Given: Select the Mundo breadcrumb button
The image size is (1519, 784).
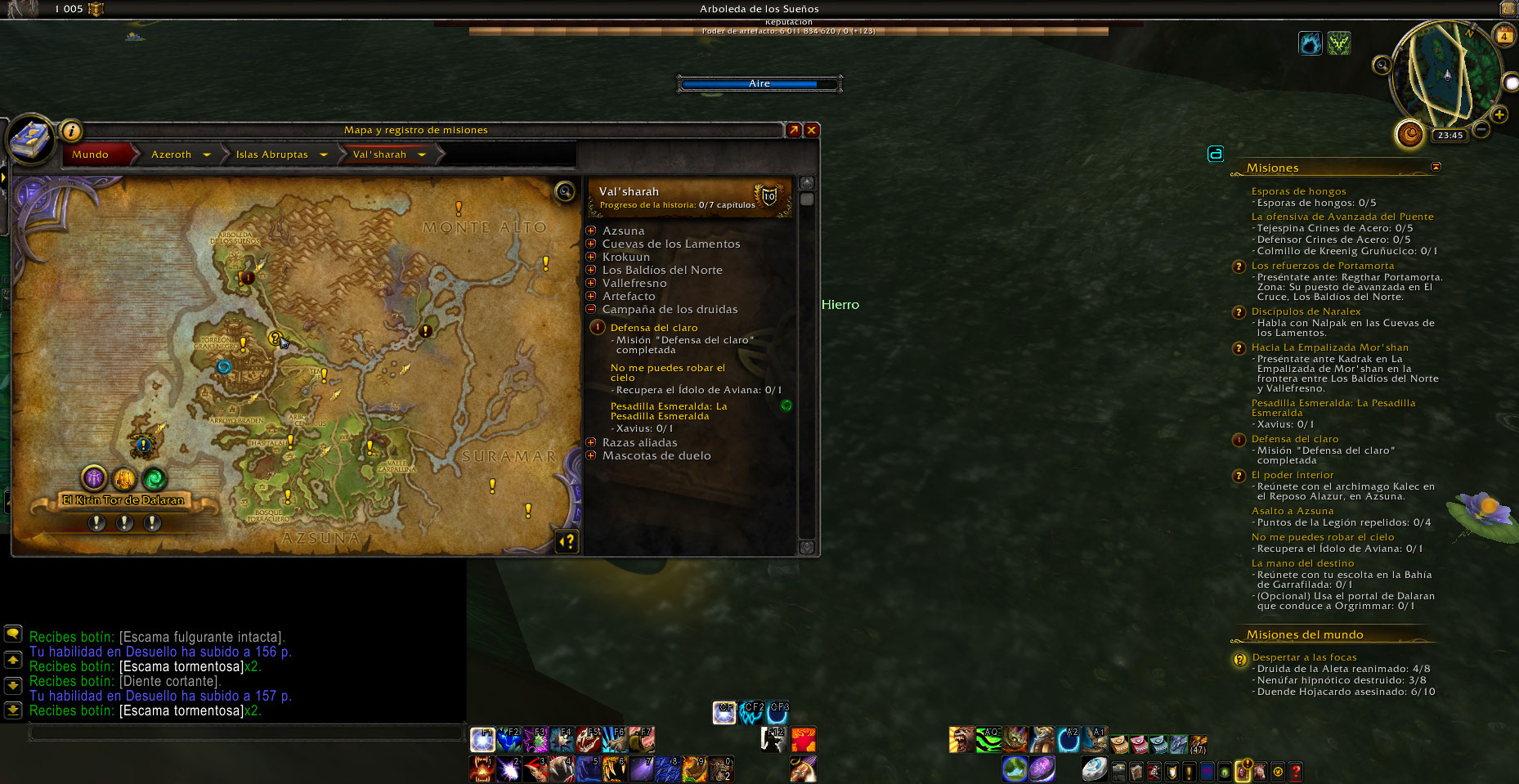Looking at the screenshot, I should (x=91, y=155).
